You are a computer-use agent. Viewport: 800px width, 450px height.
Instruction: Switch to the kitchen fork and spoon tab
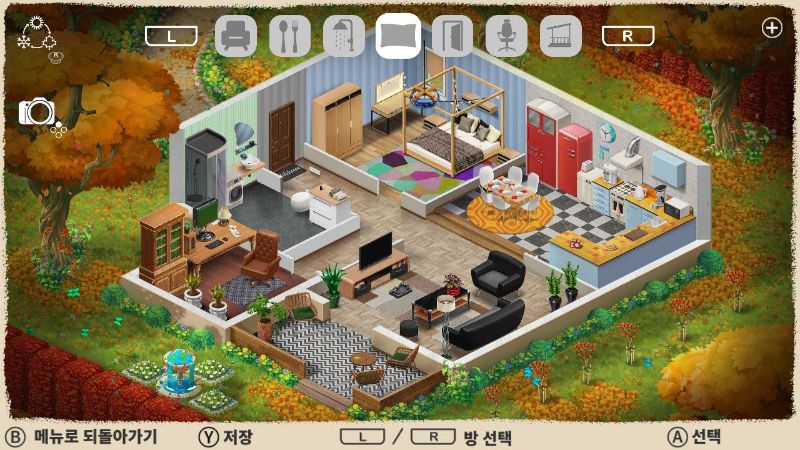tap(290, 36)
